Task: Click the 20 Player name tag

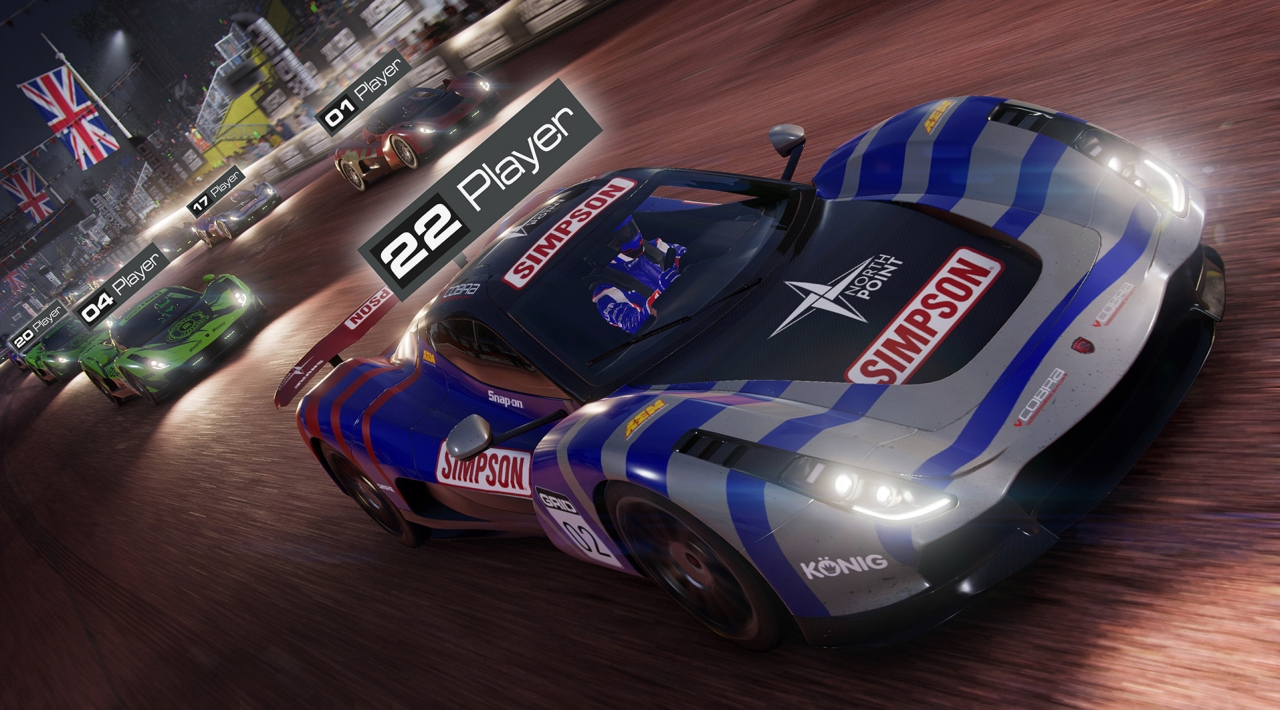Action: tap(37, 326)
